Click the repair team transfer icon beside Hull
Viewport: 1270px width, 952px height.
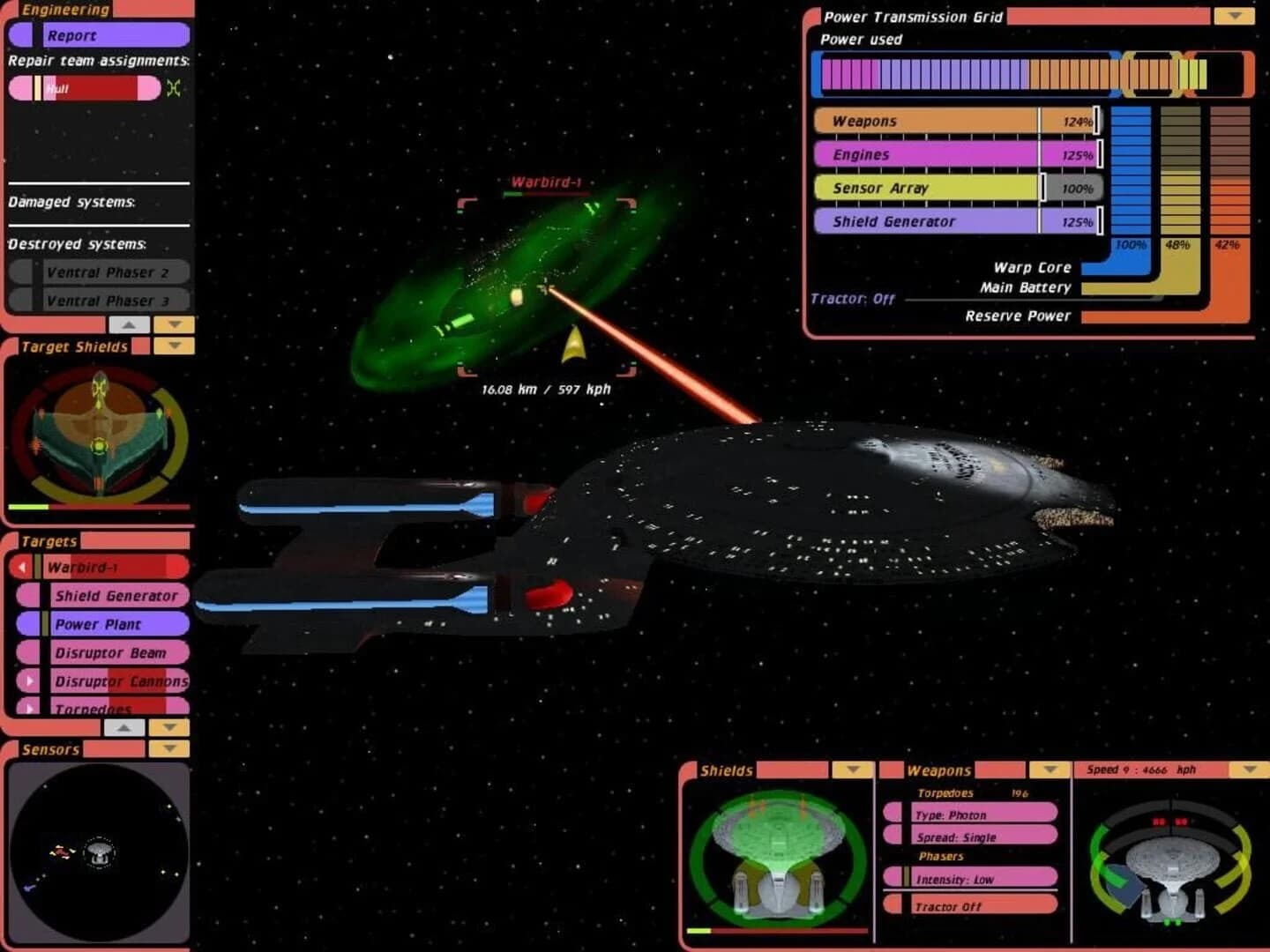coord(175,87)
